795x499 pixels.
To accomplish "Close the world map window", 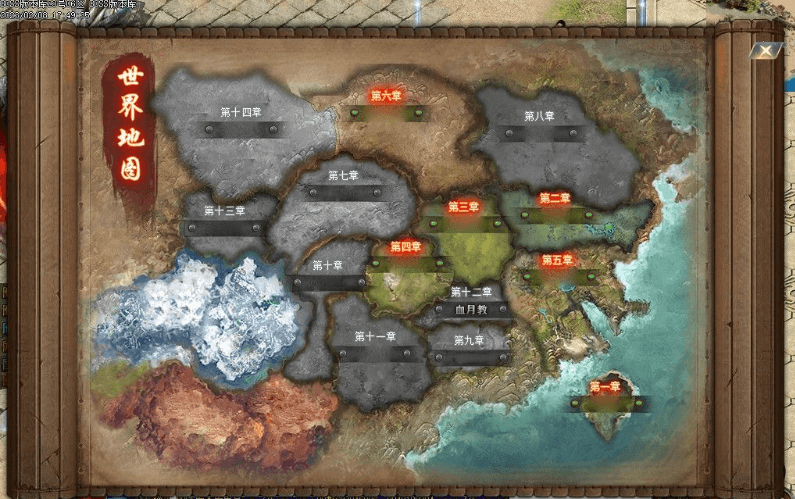I will click(x=765, y=50).
